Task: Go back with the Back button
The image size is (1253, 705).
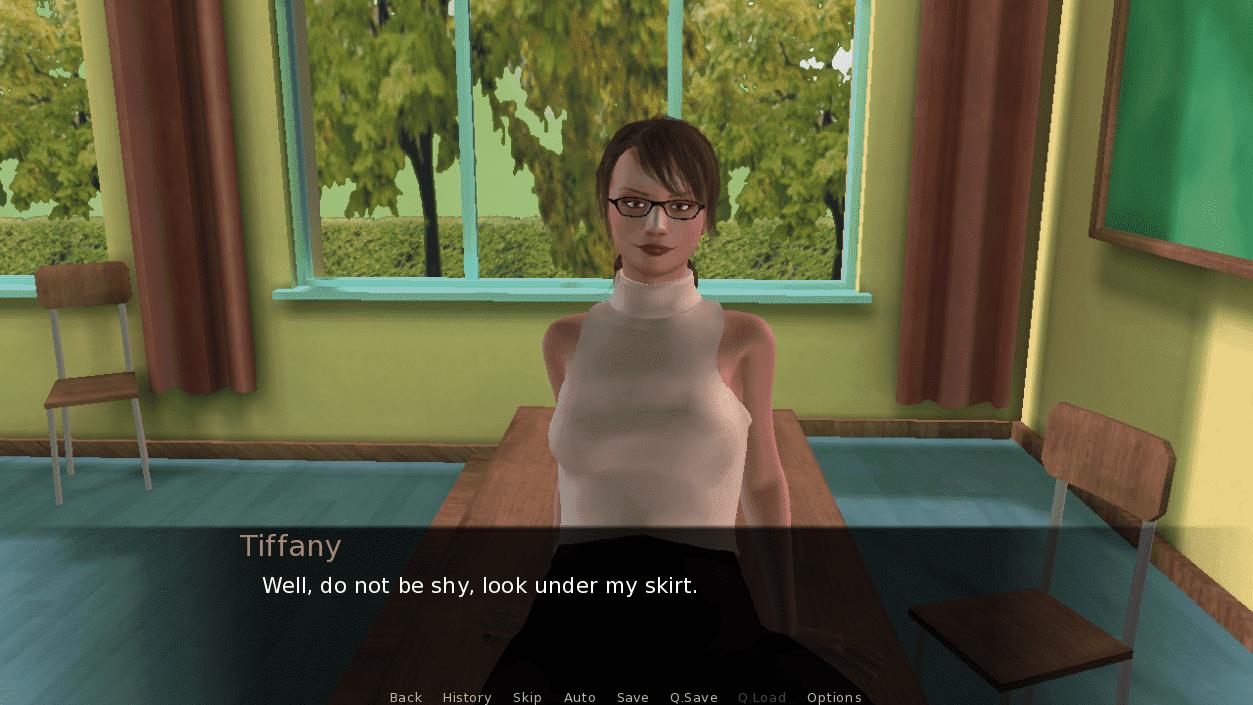Action: click(405, 697)
